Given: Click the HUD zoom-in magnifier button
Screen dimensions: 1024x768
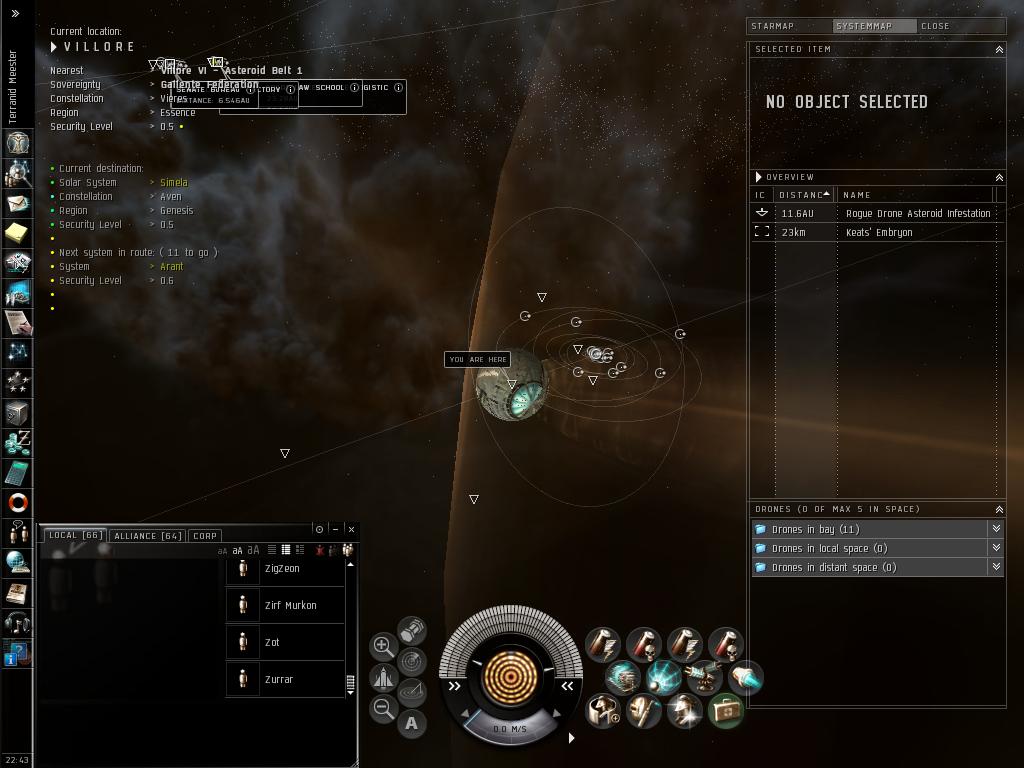Looking at the screenshot, I should tap(382, 646).
